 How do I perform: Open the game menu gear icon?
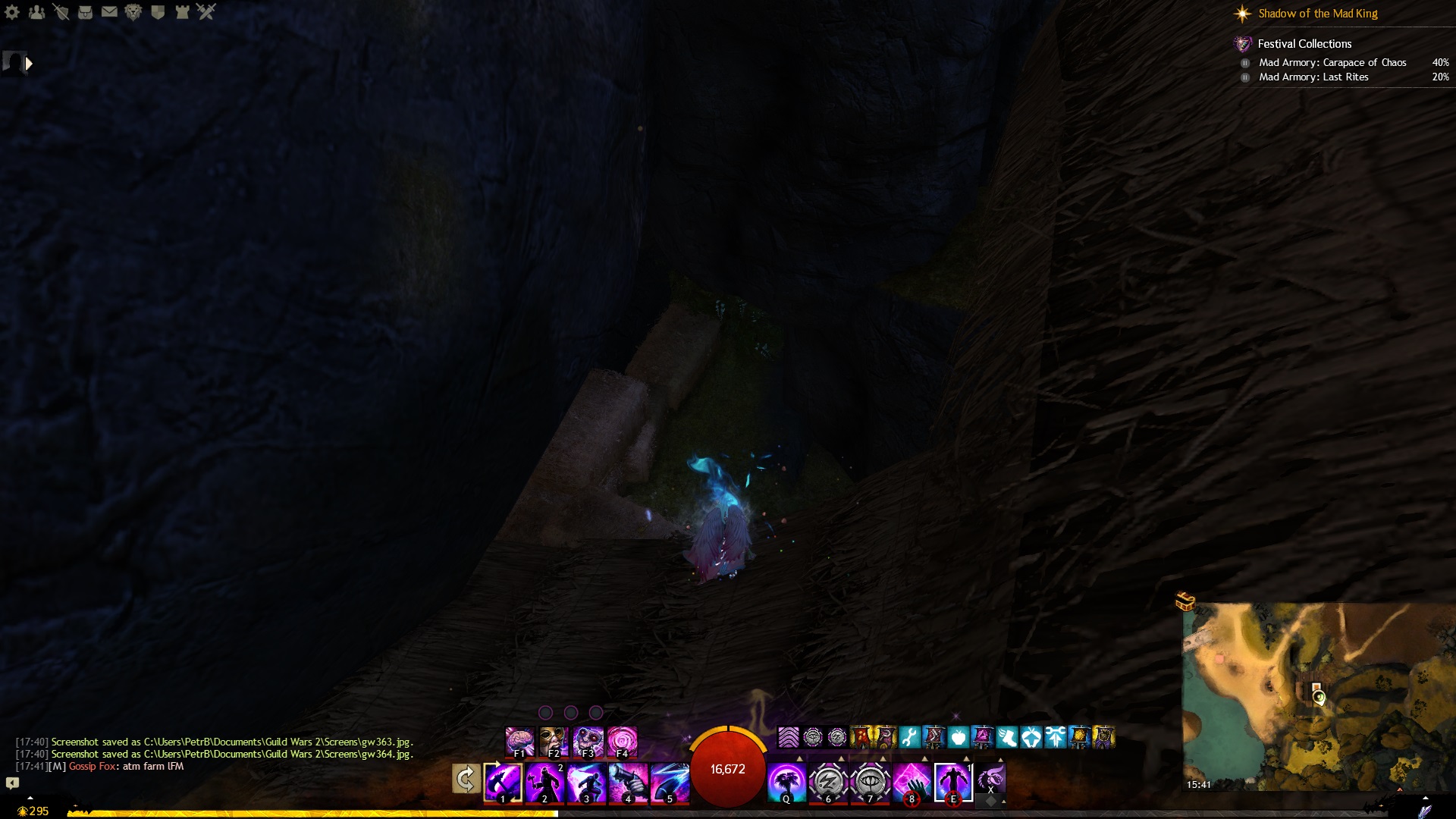click(12, 12)
